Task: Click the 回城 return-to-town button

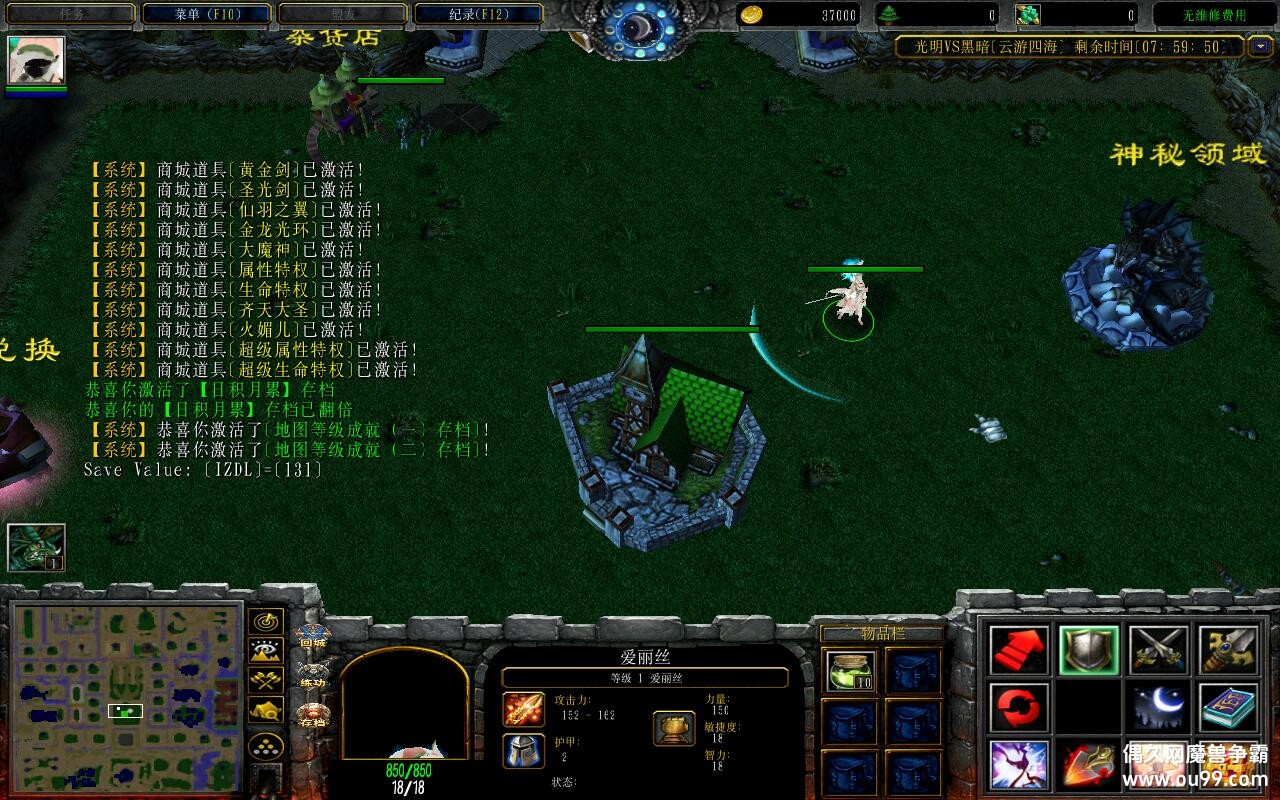Action: tap(313, 637)
